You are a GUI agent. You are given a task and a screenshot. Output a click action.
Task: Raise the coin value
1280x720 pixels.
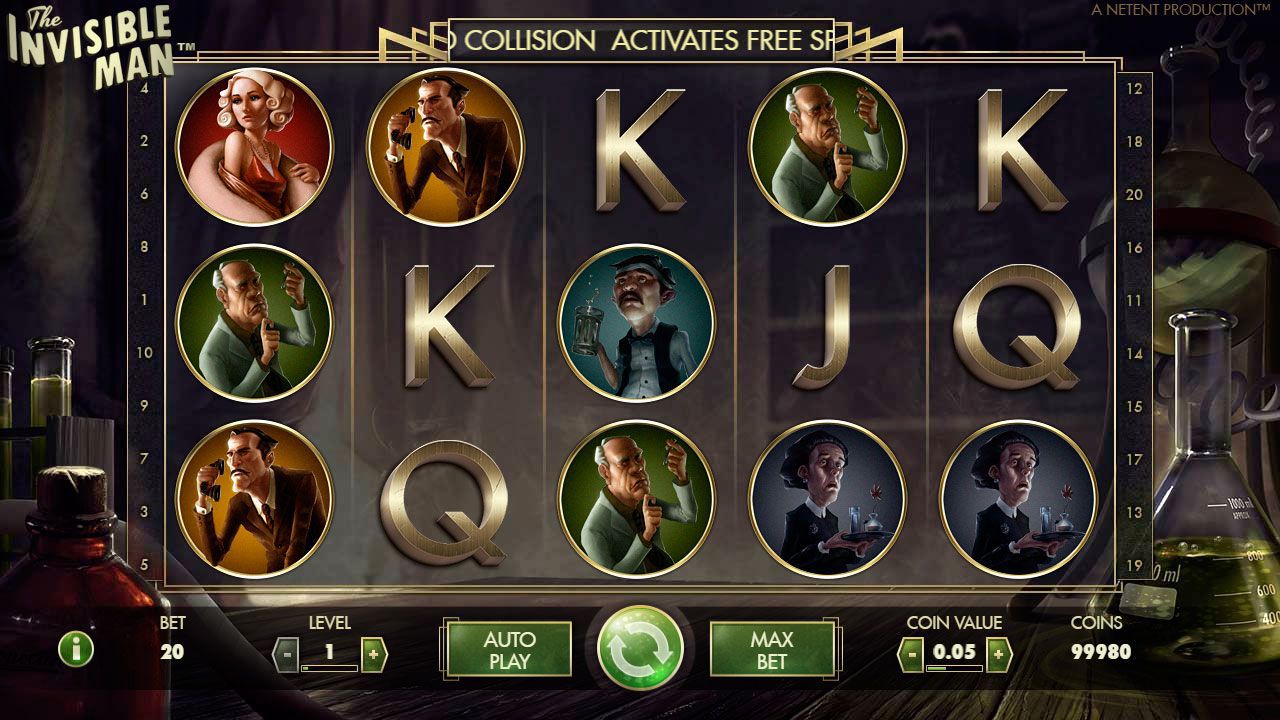pos(998,655)
